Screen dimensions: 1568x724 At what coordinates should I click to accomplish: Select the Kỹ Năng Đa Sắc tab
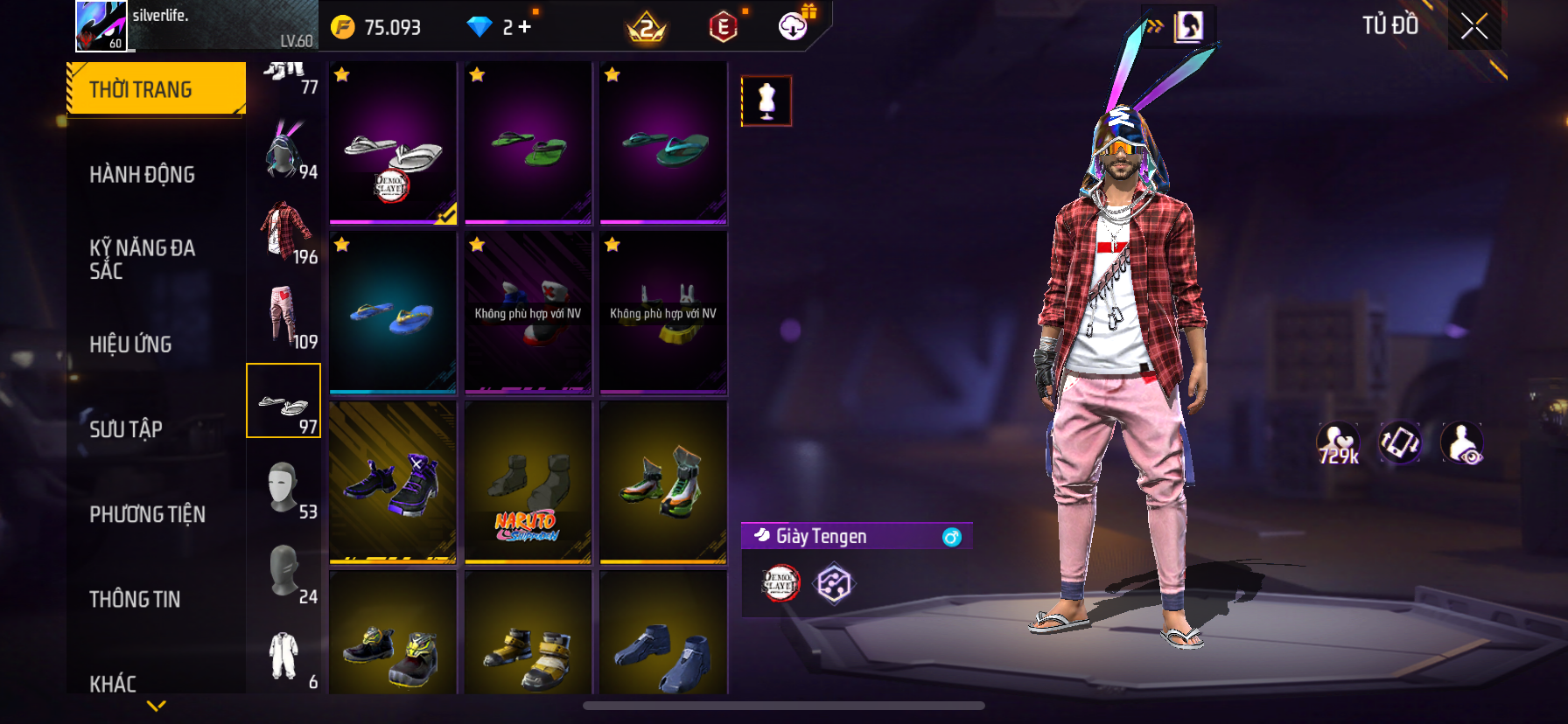[x=142, y=259]
